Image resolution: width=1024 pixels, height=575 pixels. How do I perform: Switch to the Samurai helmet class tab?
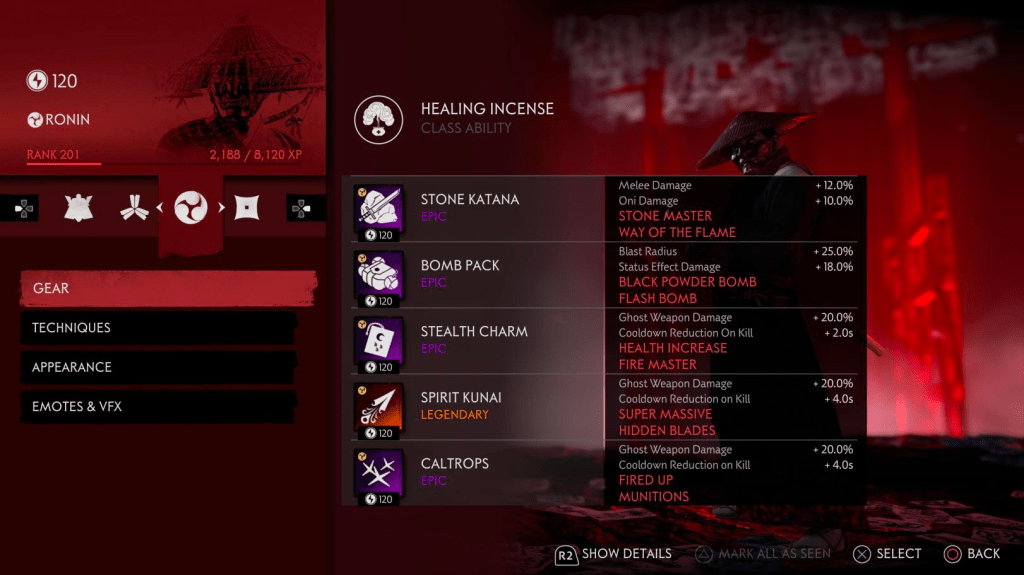[79, 208]
